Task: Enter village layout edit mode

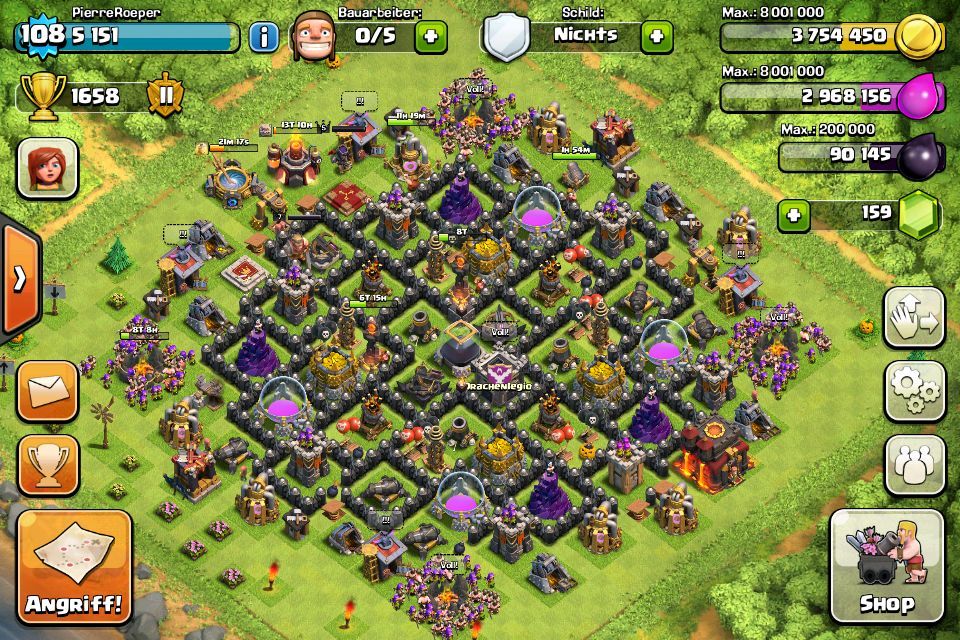Action: point(914,319)
